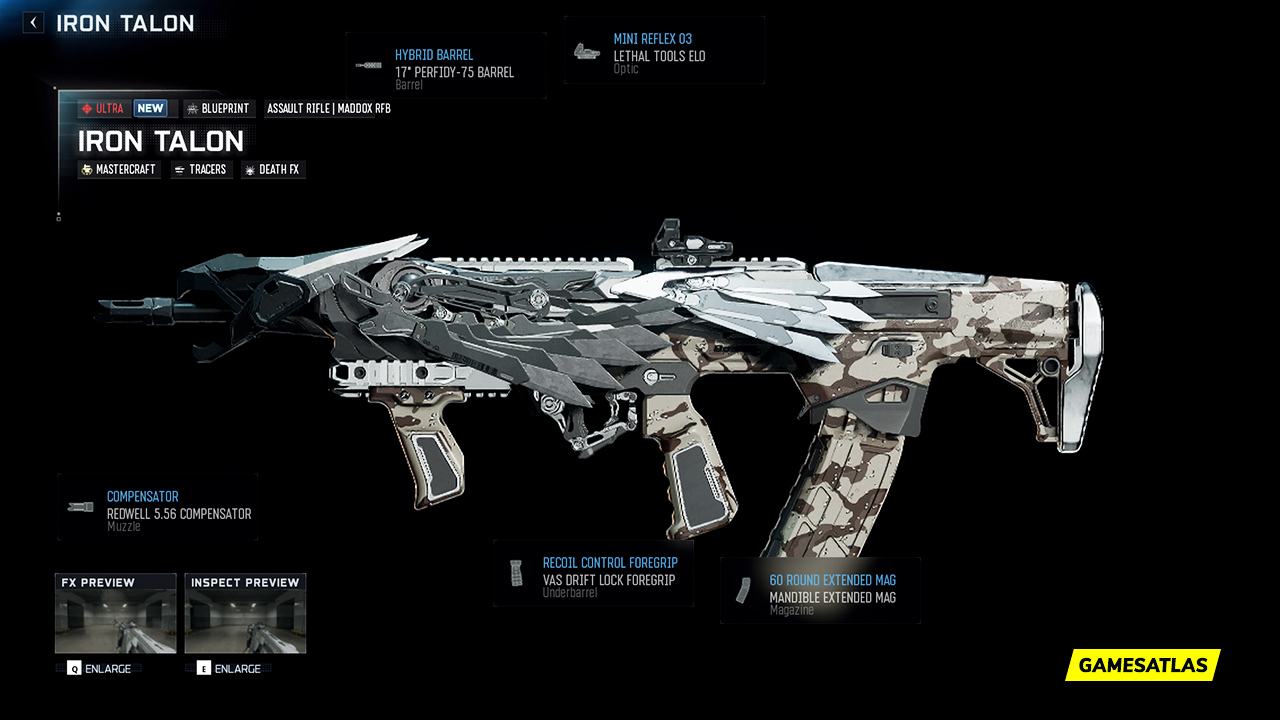Image resolution: width=1280 pixels, height=720 pixels.
Task: Select the Mandible Extended Mag magazine icon
Action: tap(744, 588)
